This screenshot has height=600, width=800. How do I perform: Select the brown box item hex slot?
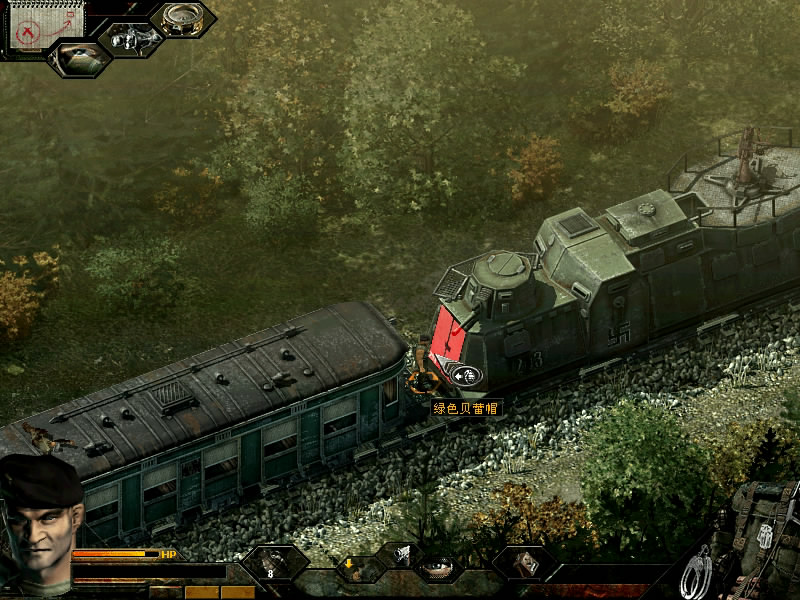point(525,564)
